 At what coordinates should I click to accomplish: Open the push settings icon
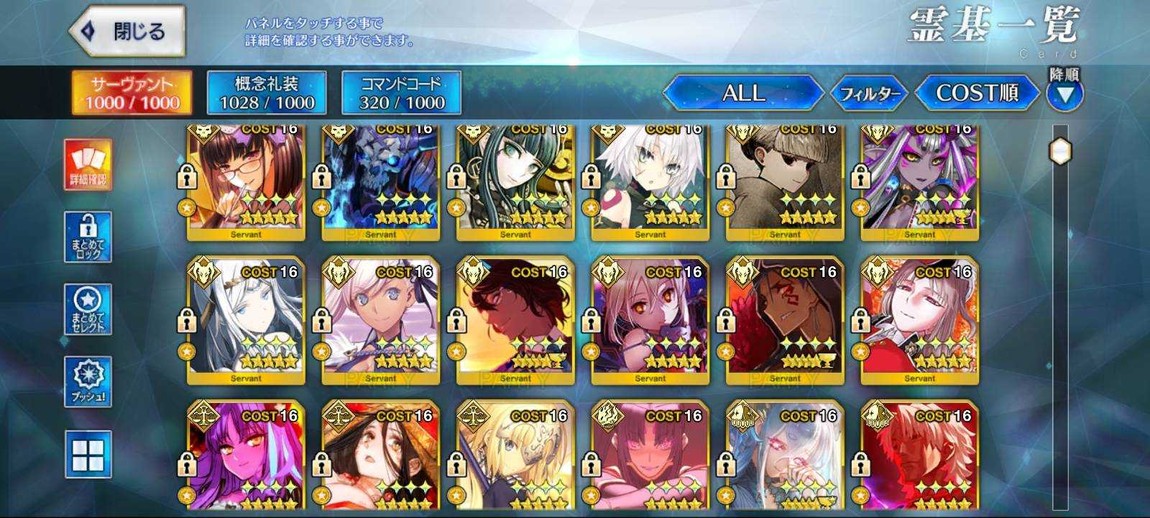click(88, 382)
